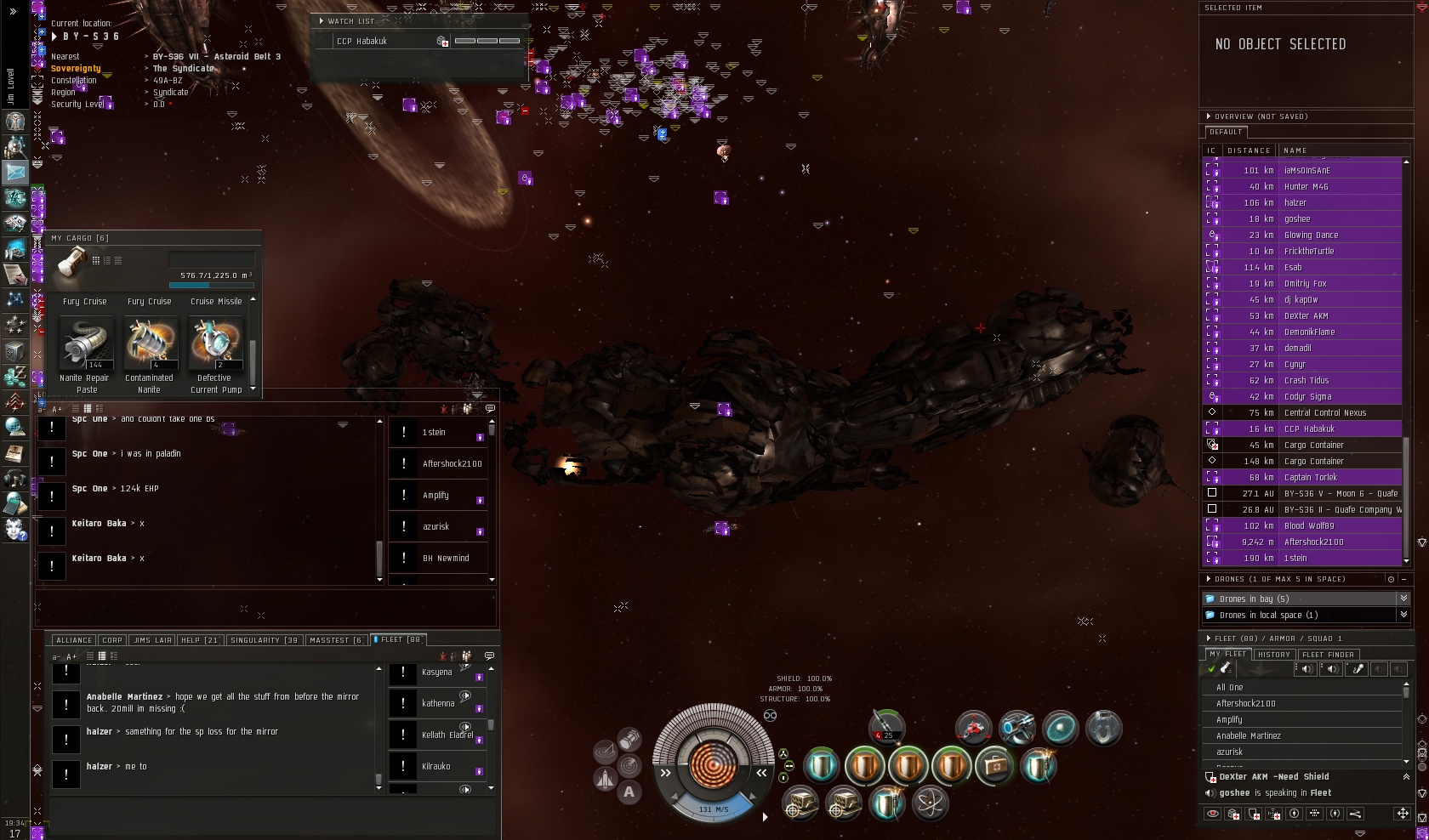Toggle the autopilot A button

tap(629, 792)
